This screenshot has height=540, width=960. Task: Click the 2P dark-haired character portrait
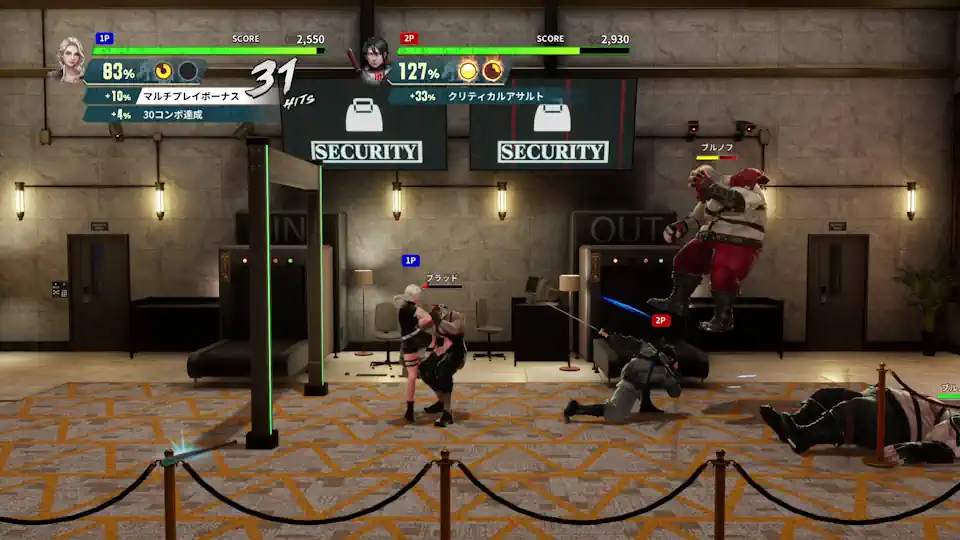tap(376, 58)
